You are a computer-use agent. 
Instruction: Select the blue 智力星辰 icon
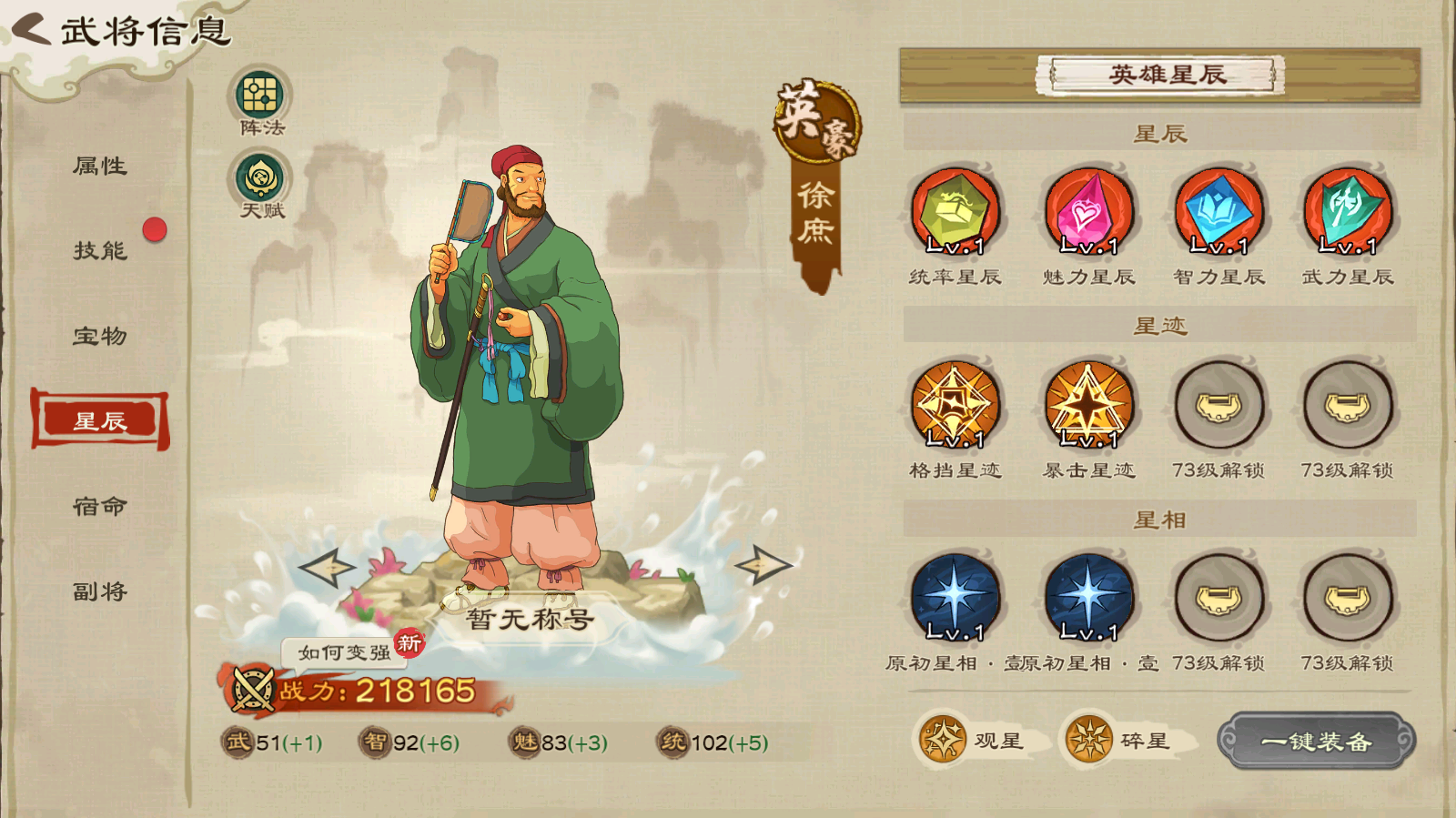coord(1218,212)
